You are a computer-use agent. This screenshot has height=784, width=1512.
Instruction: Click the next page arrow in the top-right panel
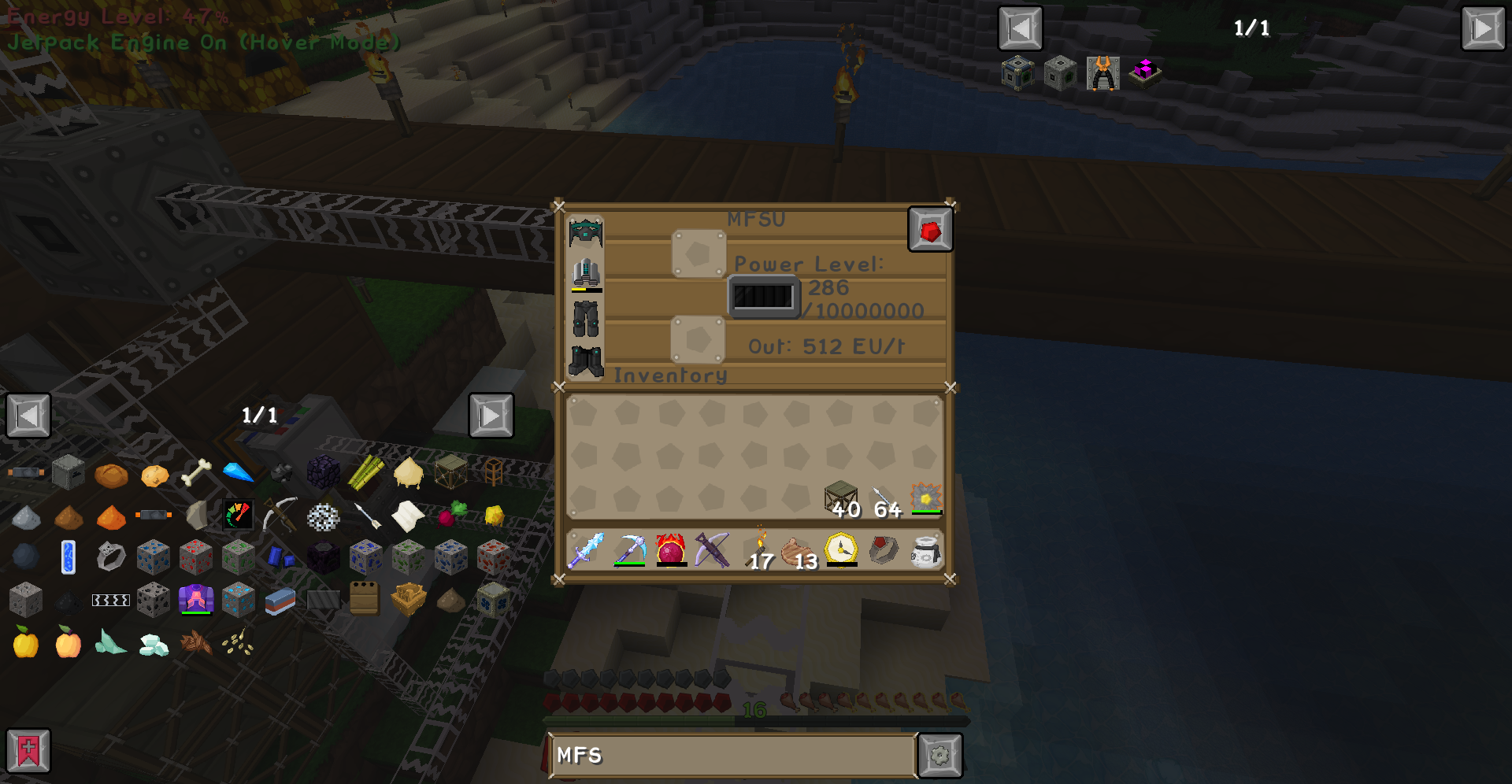[1484, 28]
